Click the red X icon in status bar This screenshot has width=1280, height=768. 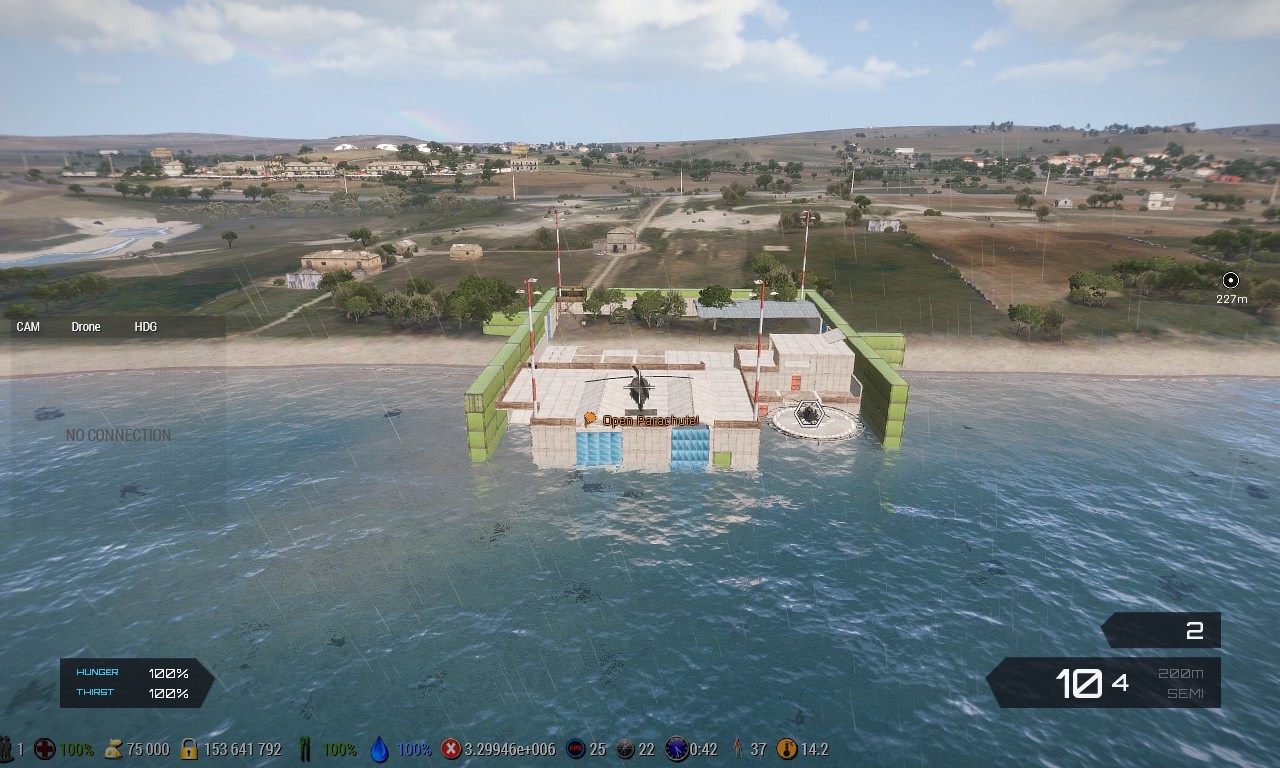coord(451,749)
